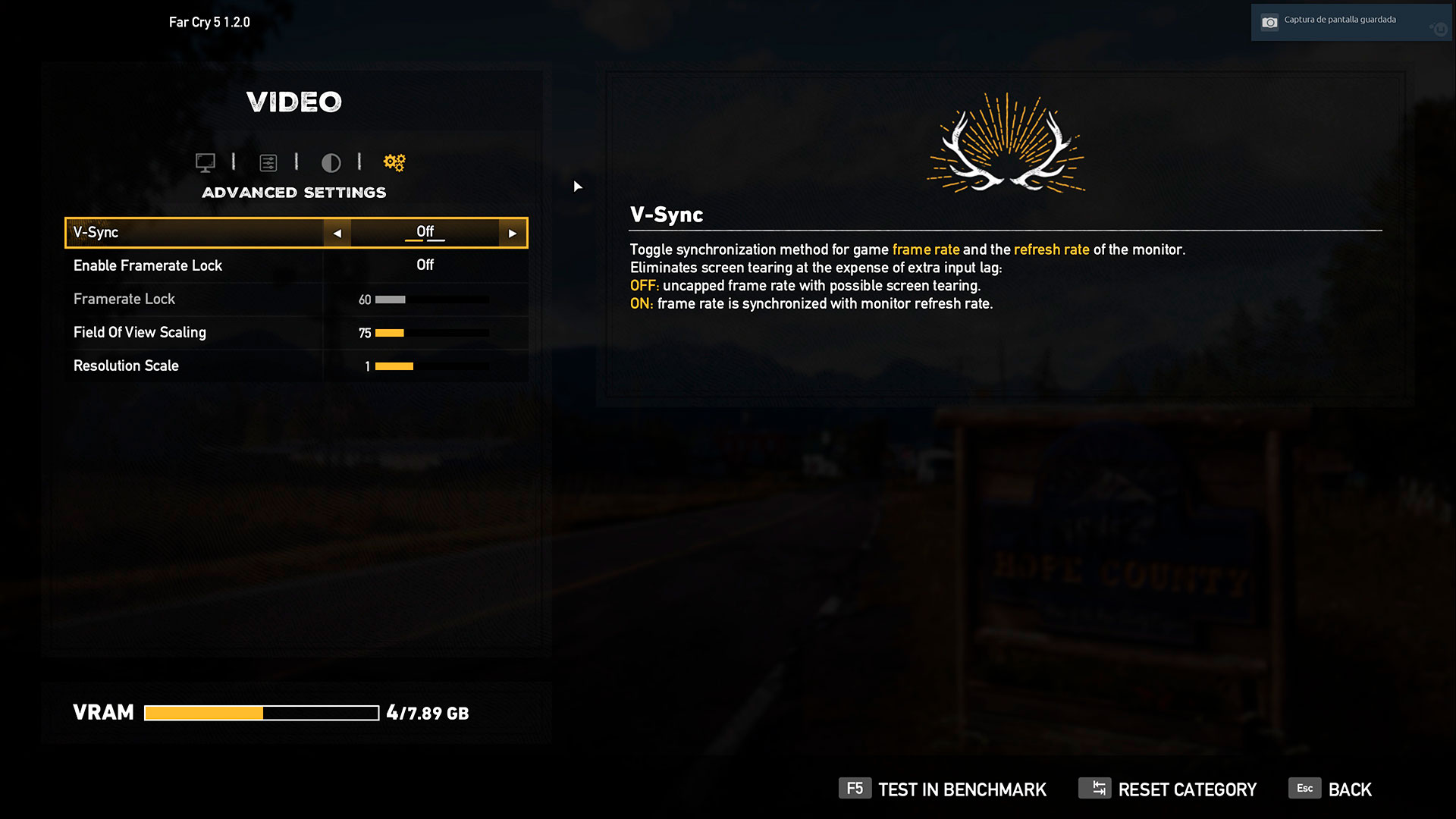
Task: Toggle Enable Framerate Lock option
Action: [x=425, y=265]
